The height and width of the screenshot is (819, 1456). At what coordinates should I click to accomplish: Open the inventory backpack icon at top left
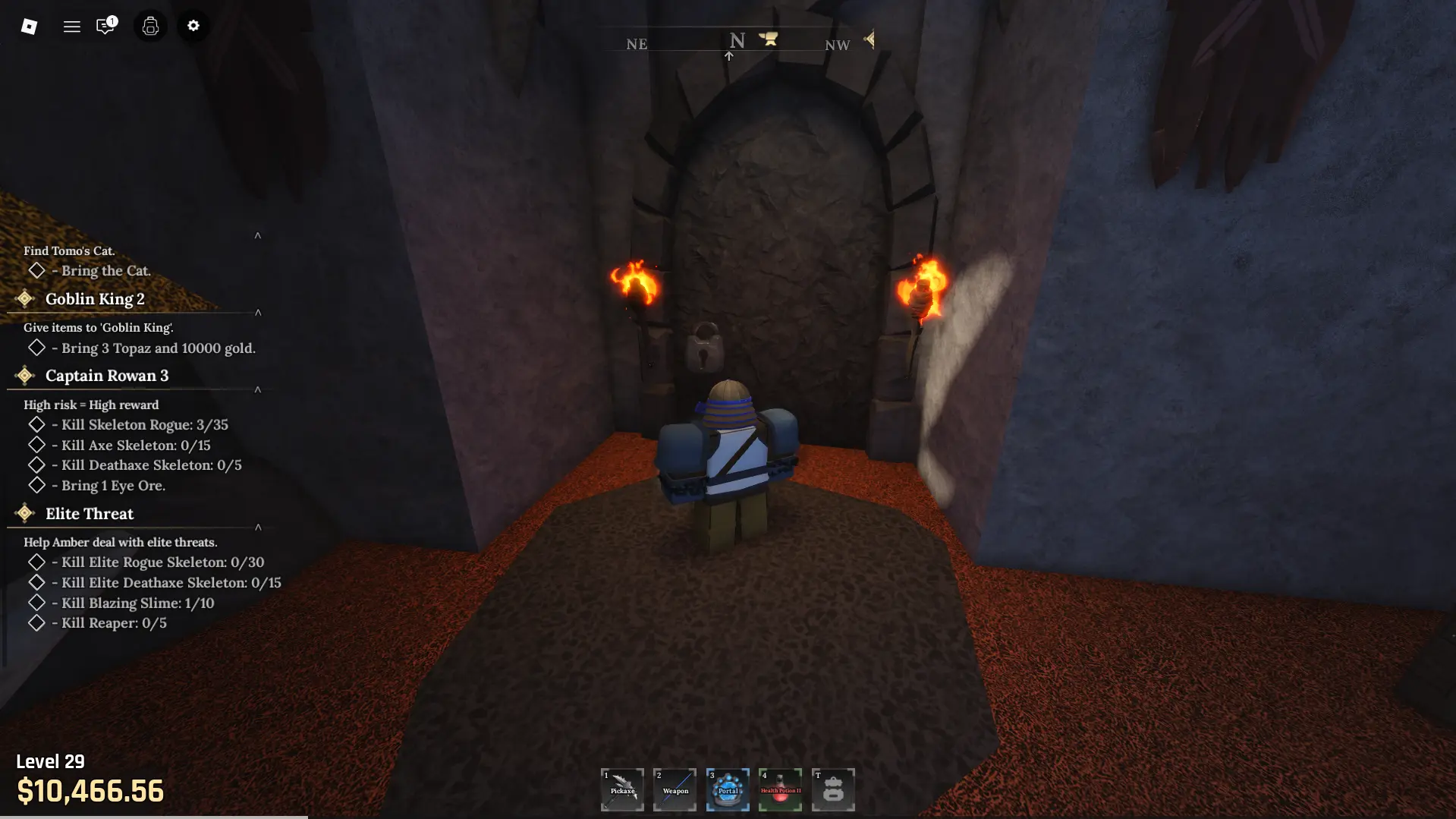pyautogui.click(x=149, y=26)
